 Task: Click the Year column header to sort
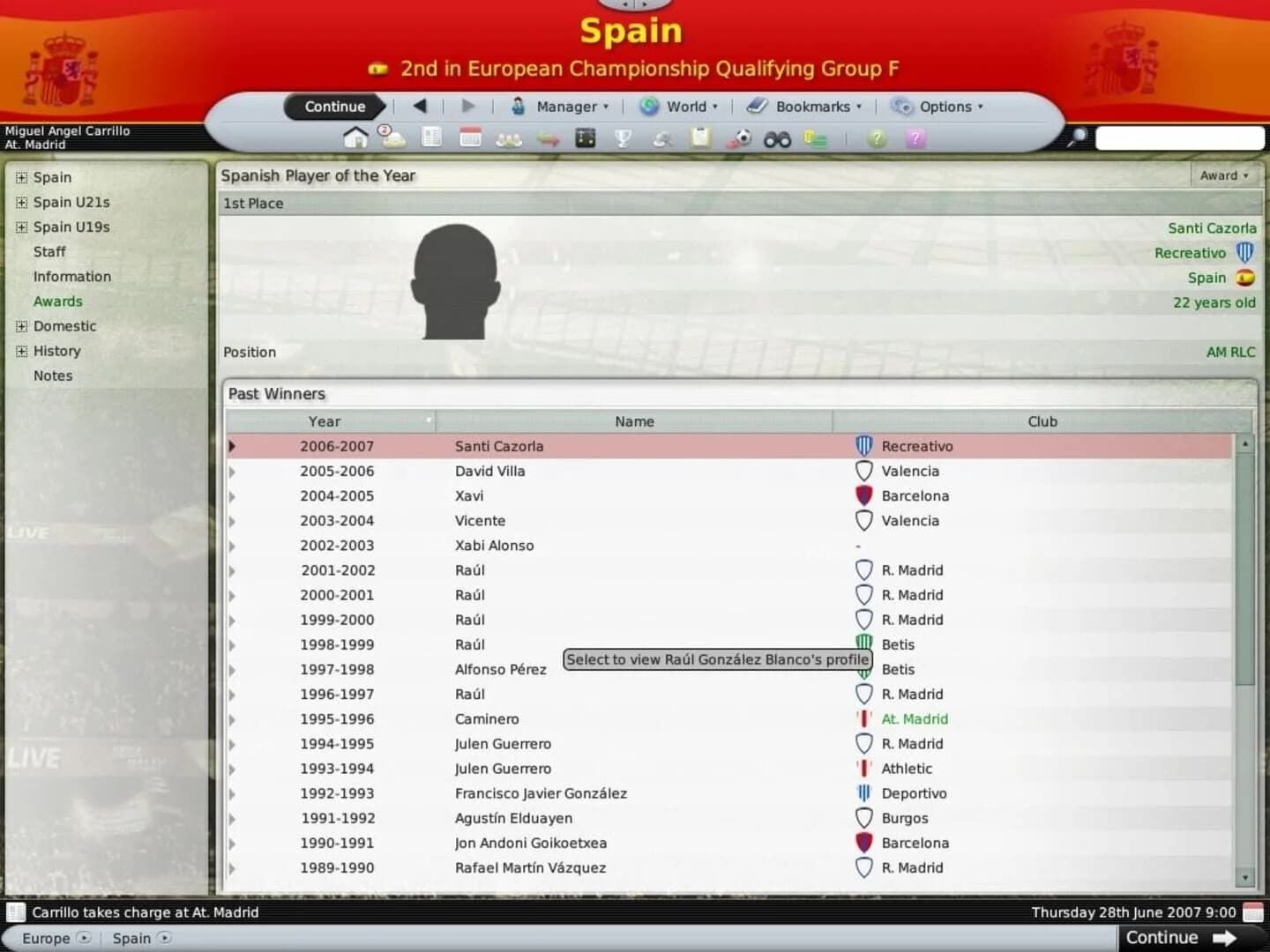point(324,421)
